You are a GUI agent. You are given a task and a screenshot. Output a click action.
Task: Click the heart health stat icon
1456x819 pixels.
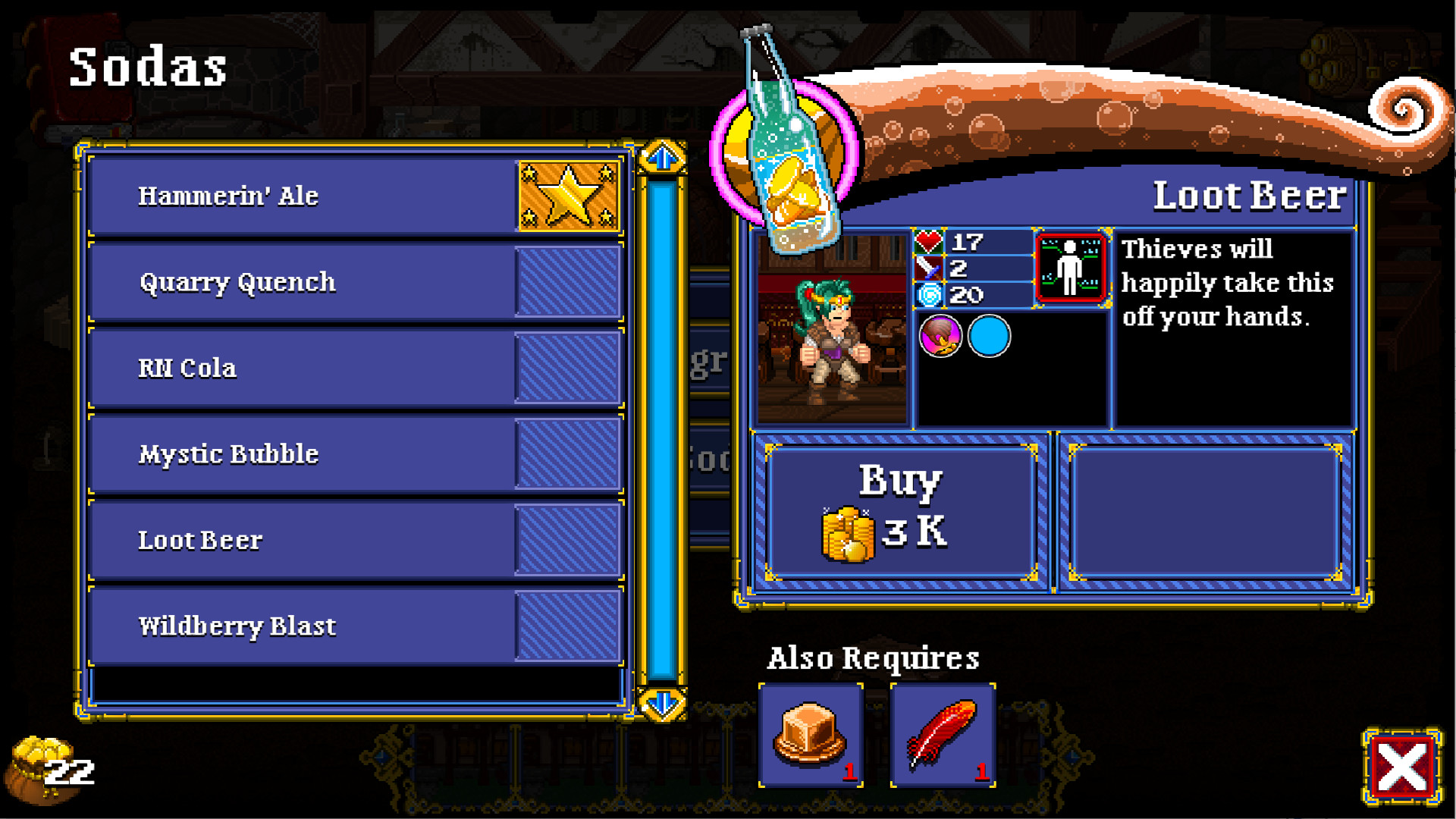[x=930, y=243]
